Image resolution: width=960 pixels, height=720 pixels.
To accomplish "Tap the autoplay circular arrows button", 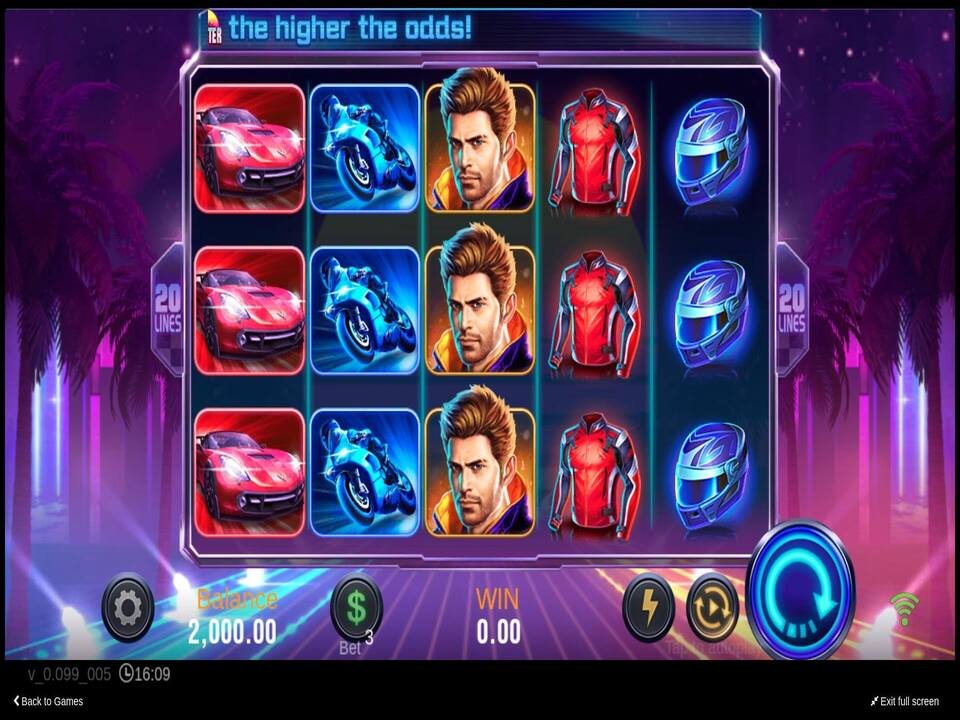I will pos(712,607).
